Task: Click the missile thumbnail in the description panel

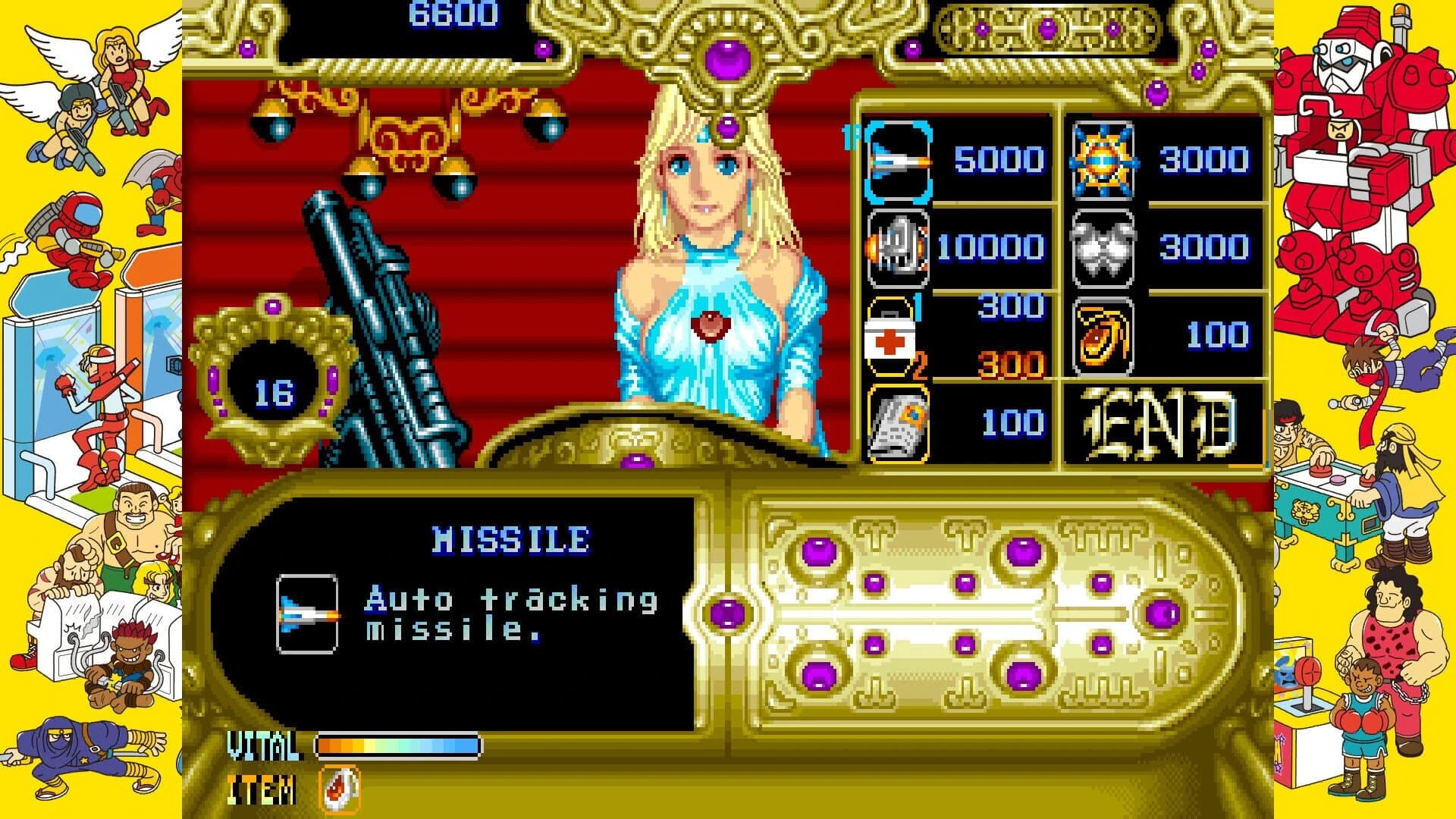Action: point(309,614)
